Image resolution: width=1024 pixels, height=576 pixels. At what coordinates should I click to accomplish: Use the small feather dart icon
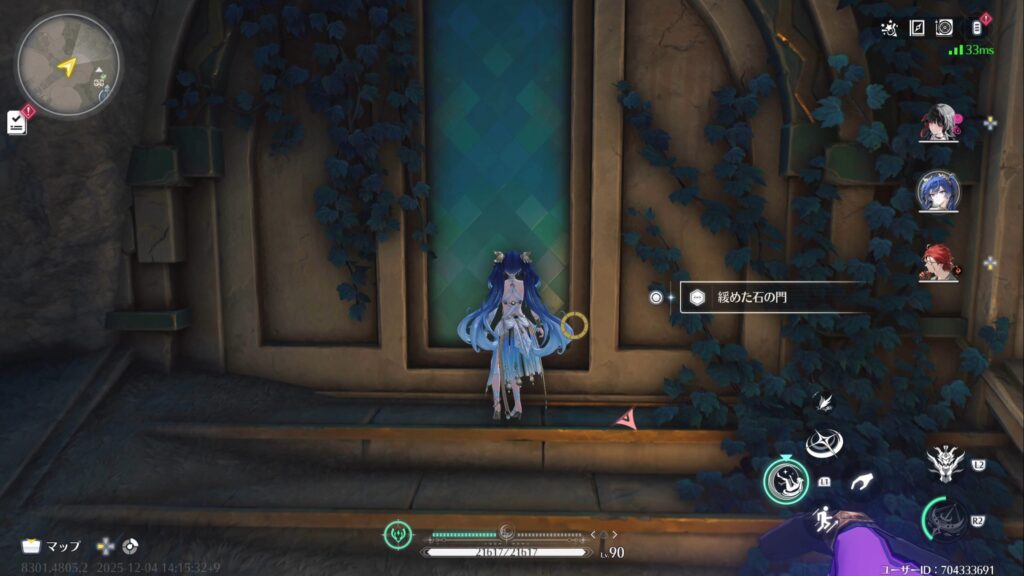825,402
